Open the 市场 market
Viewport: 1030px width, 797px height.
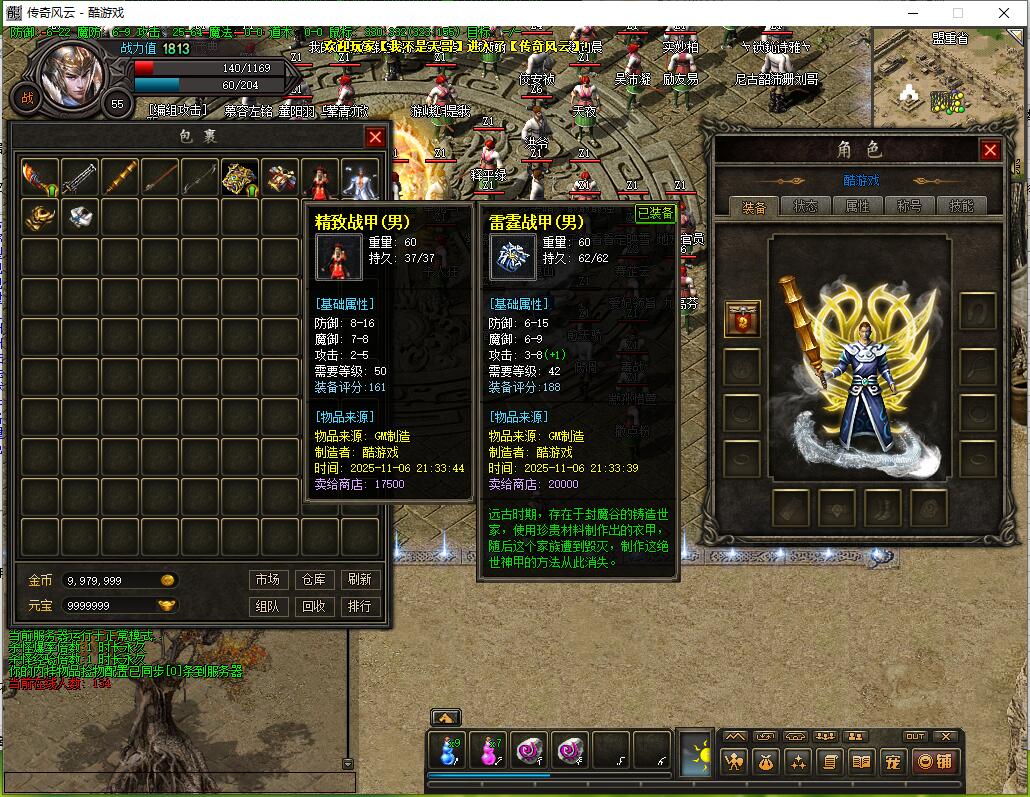click(267, 579)
